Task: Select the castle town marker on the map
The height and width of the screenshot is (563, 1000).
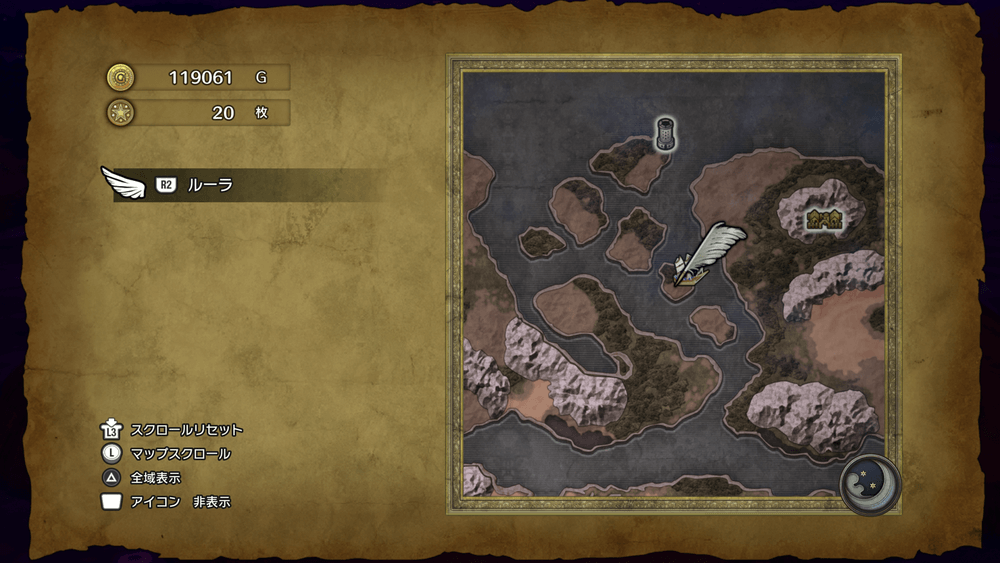Action: [x=825, y=219]
